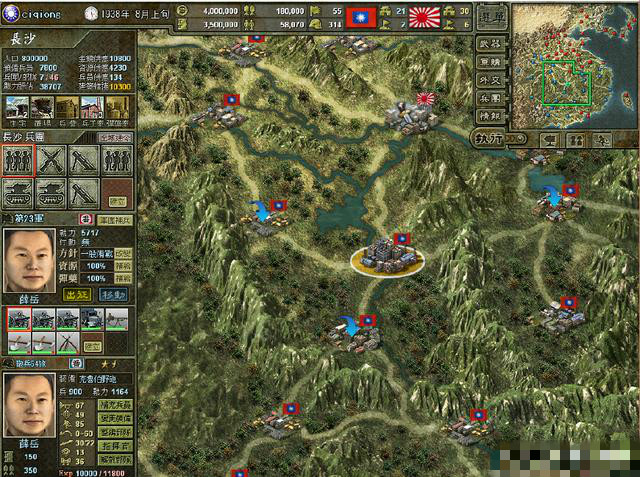Select the highlighted artillery unit in division list
The image size is (640, 477).
pos(18,320)
